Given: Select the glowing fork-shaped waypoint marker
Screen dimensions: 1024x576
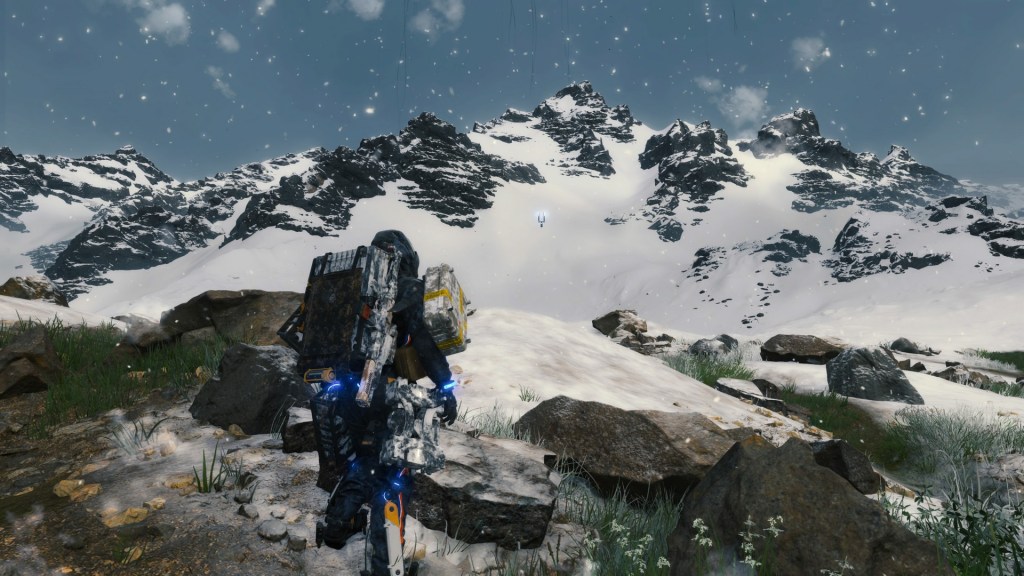Looking at the screenshot, I should tap(541, 217).
